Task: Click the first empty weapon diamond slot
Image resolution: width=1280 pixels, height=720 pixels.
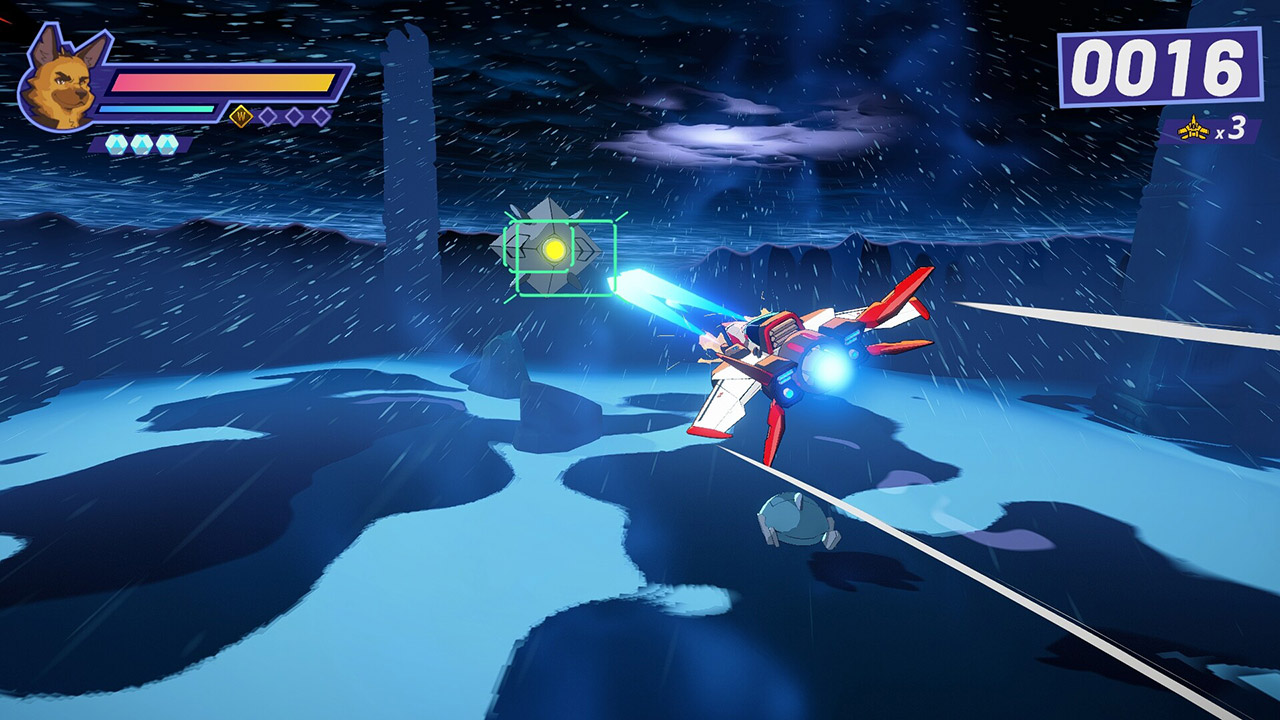Action: (267, 116)
